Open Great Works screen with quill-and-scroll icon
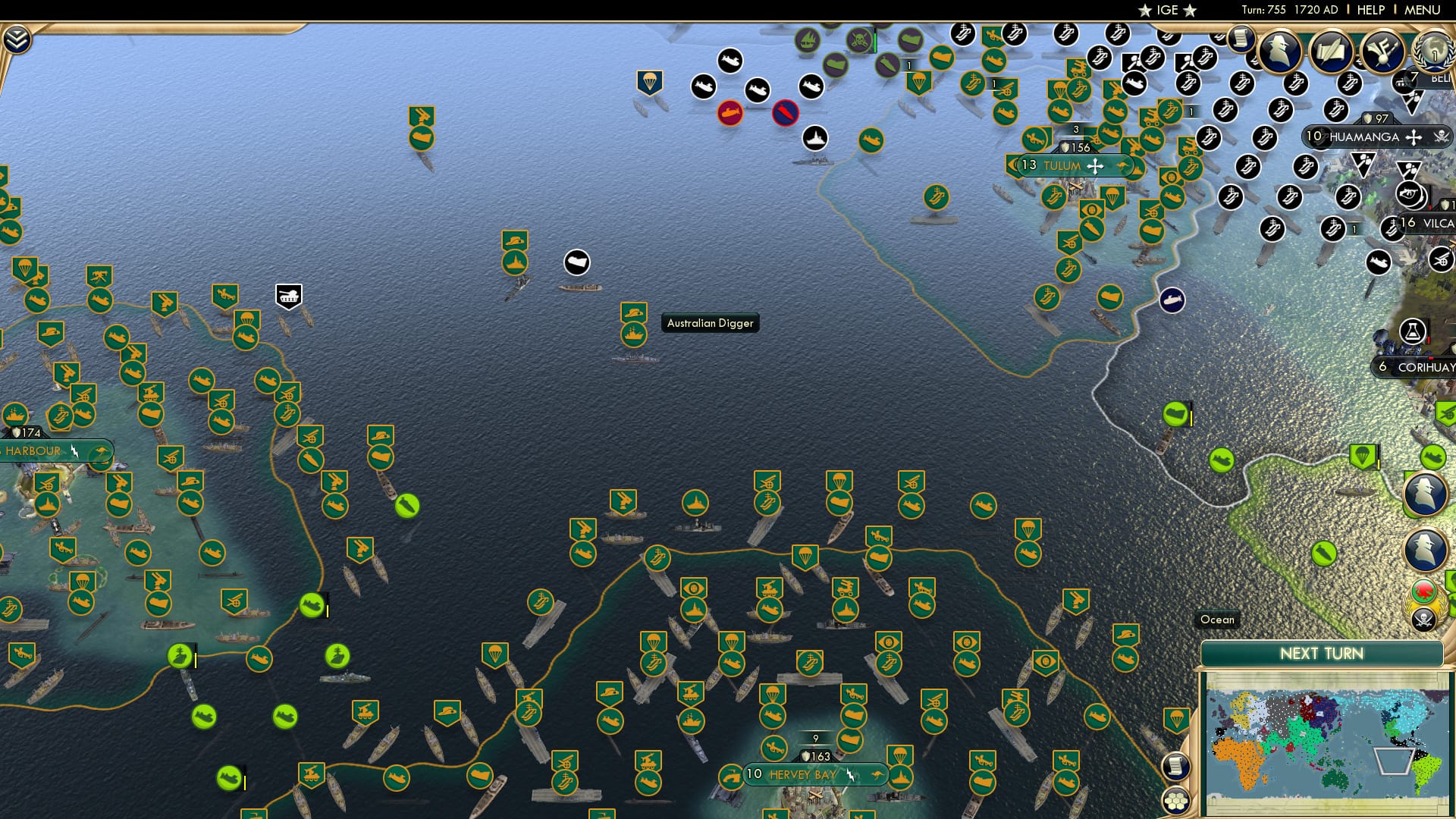The image size is (1456, 819). point(1332,50)
